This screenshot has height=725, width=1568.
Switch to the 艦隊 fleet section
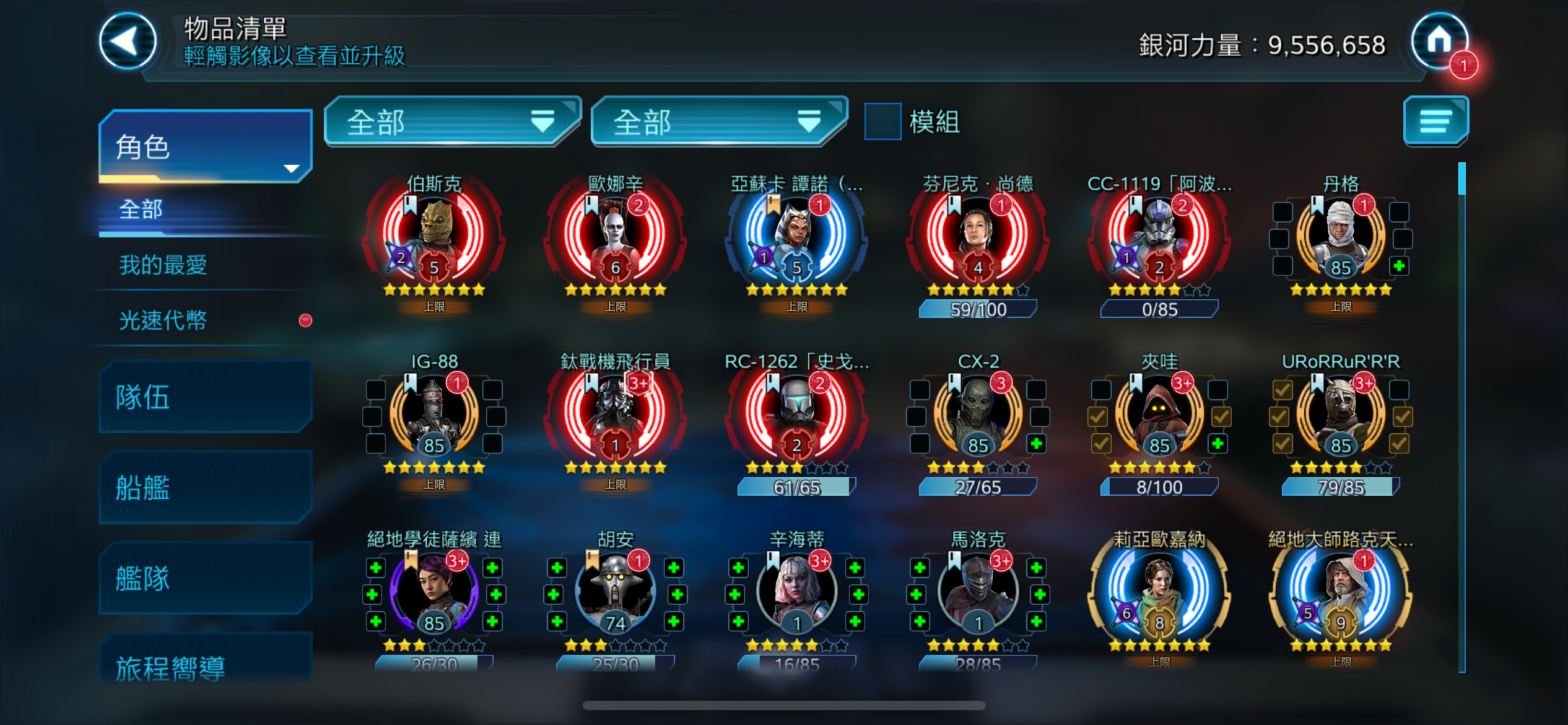pos(205,579)
